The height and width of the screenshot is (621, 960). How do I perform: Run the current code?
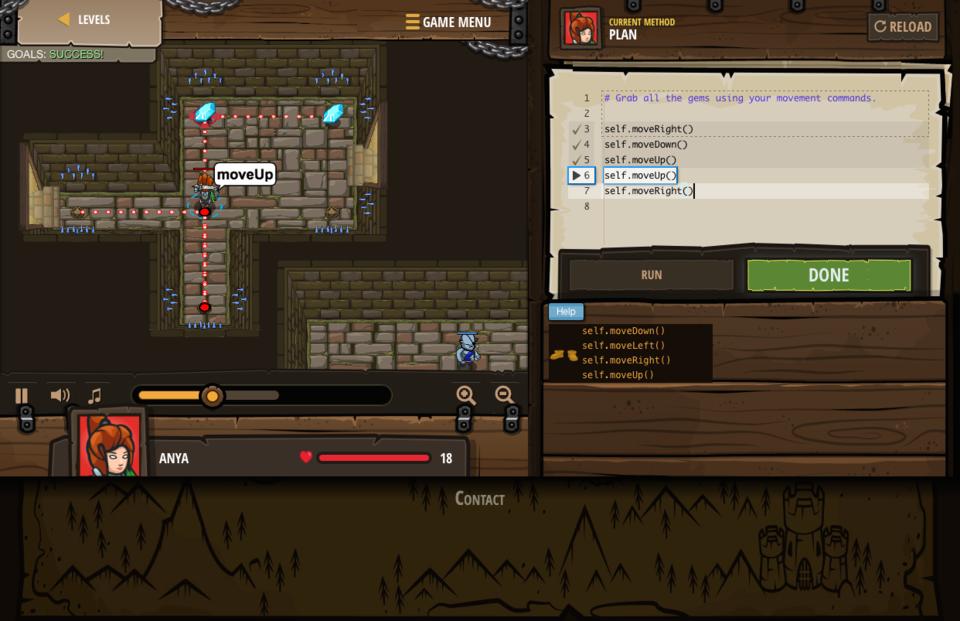coord(651,275)
